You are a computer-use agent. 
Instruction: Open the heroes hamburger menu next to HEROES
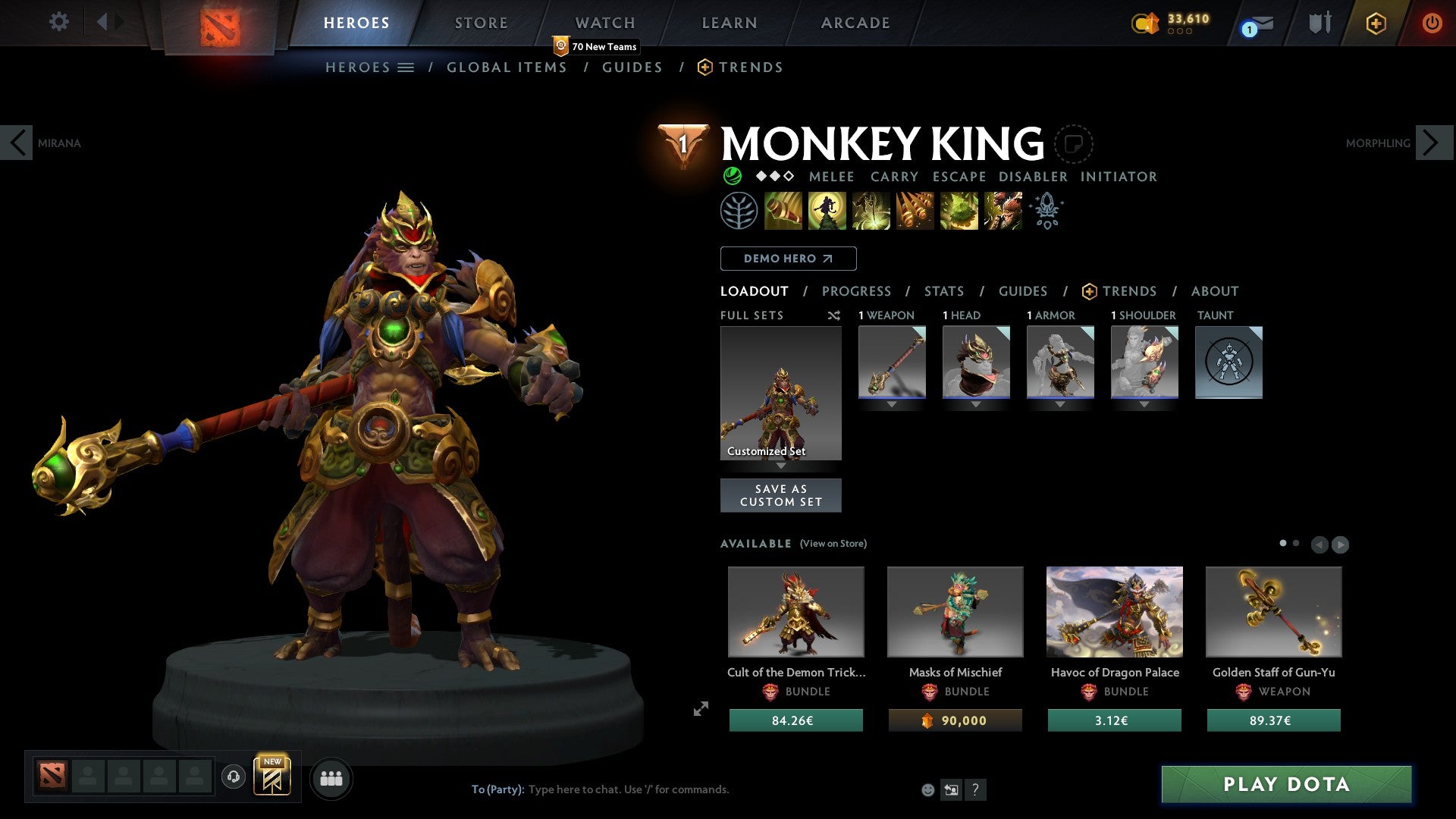406,67
